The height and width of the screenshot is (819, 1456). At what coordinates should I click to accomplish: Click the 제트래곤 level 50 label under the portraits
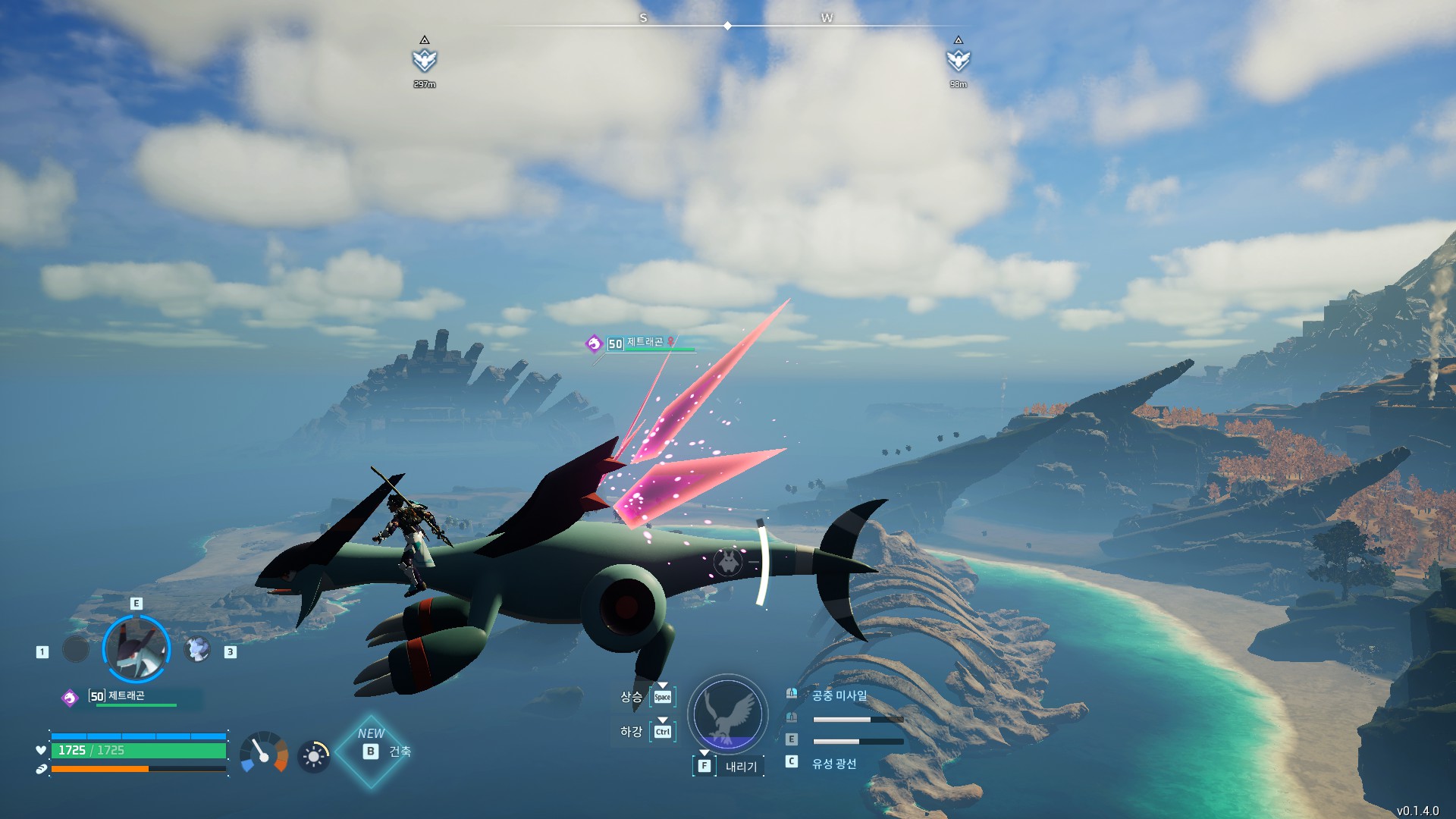(125, 696)
